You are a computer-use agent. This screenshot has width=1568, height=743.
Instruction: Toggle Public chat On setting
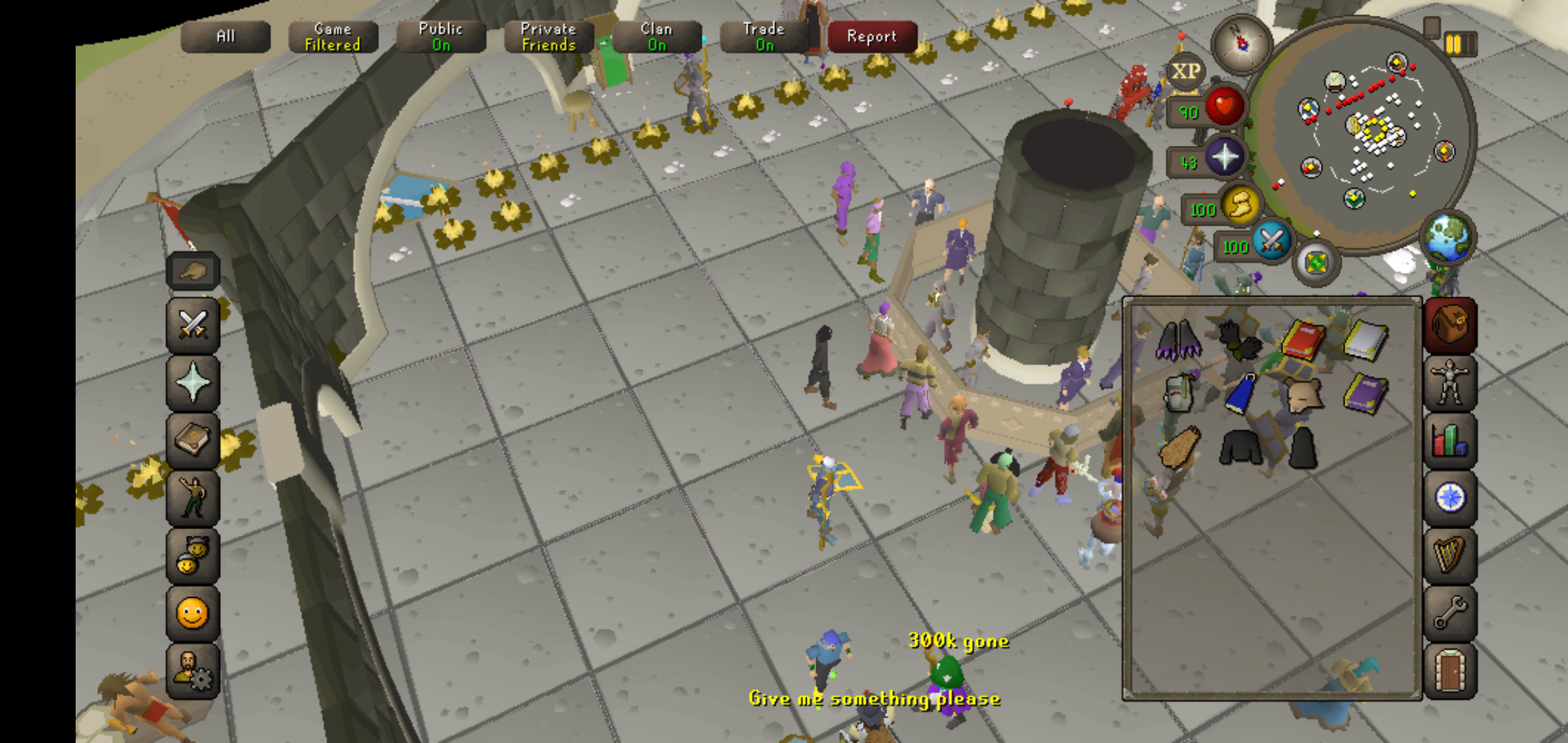click(x=439, y=36)
